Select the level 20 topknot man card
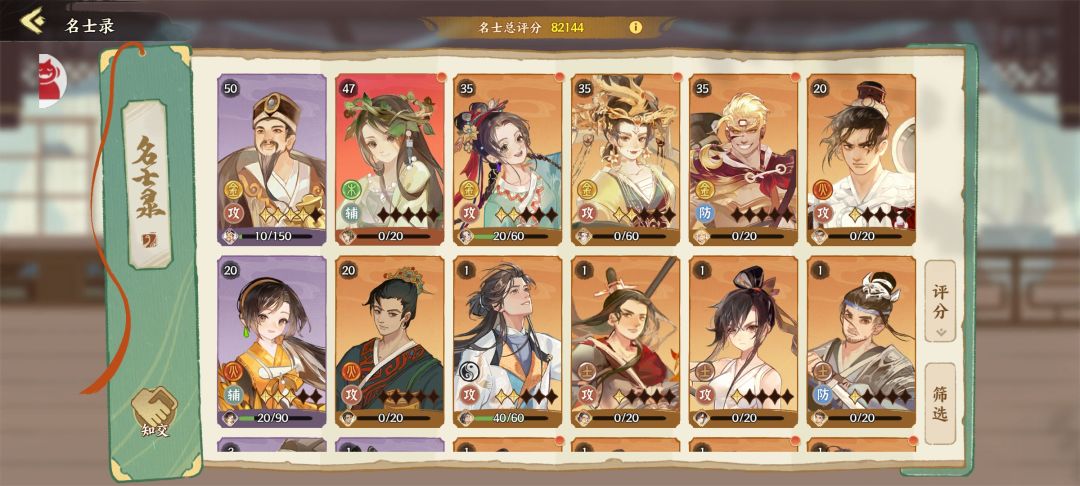This screenshot has width=1080, height=486. click(x=861, y=160)
